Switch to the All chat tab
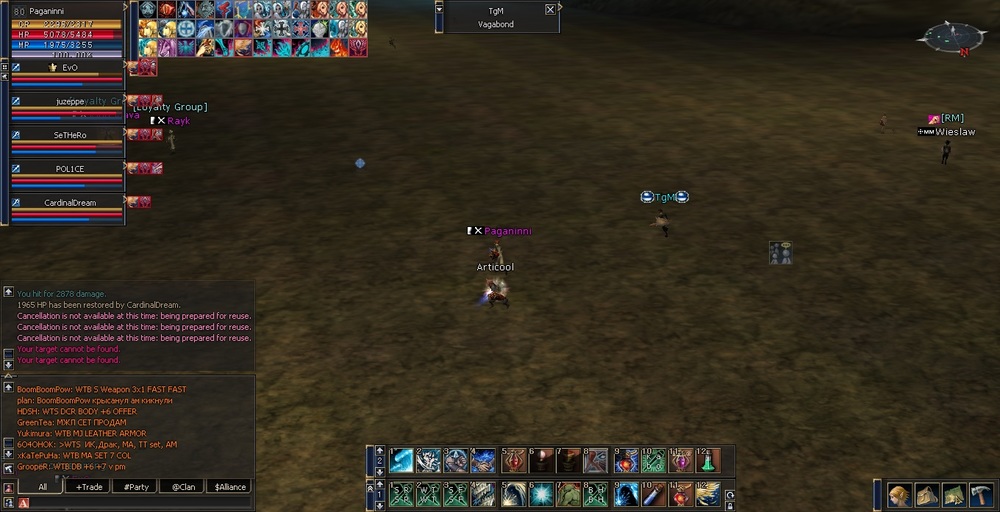Screen dimensions: 1000x512 (42, 487)
